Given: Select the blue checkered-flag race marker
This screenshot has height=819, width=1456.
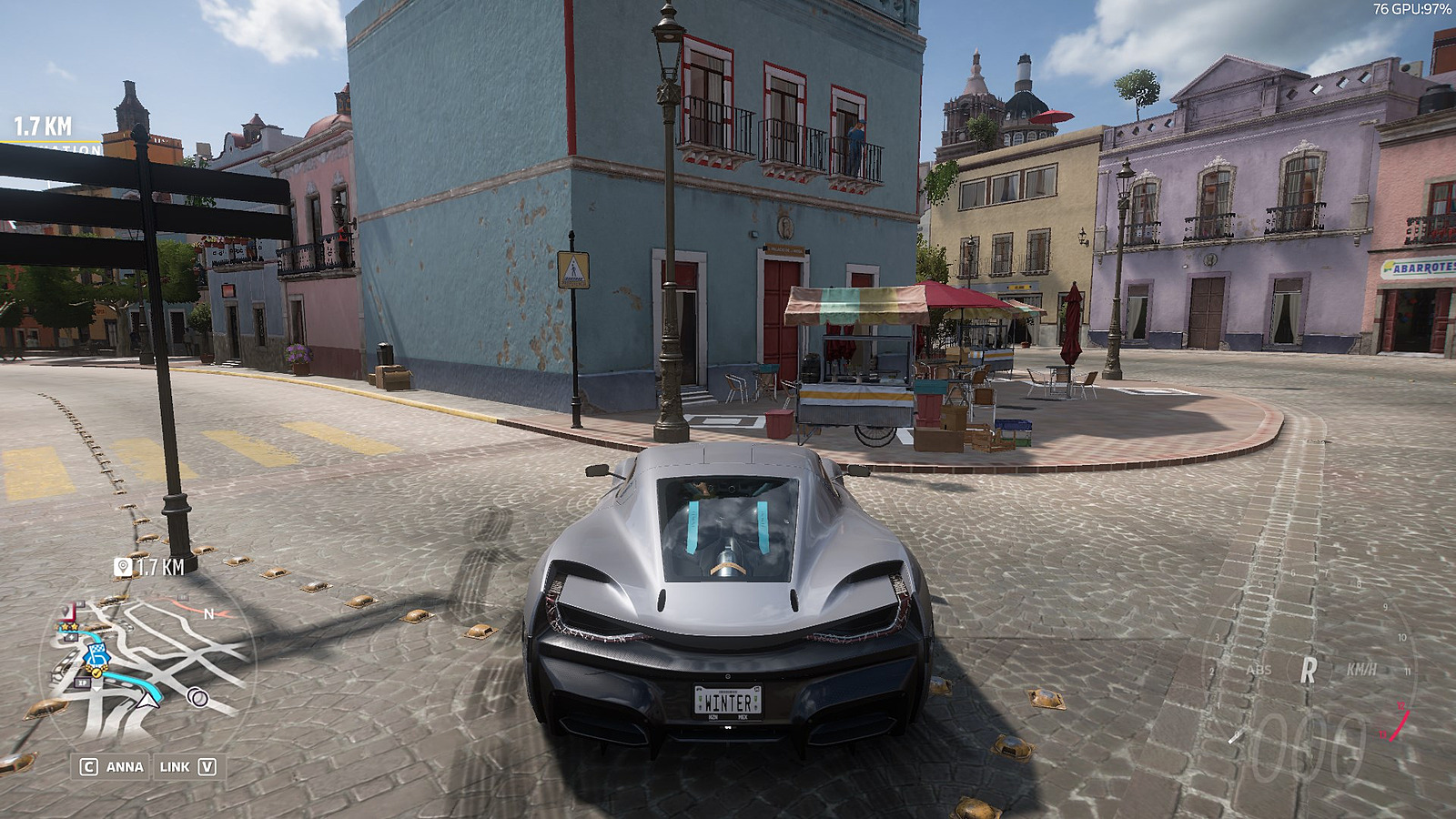Looking at the screenshot, I should coord(97,654).
